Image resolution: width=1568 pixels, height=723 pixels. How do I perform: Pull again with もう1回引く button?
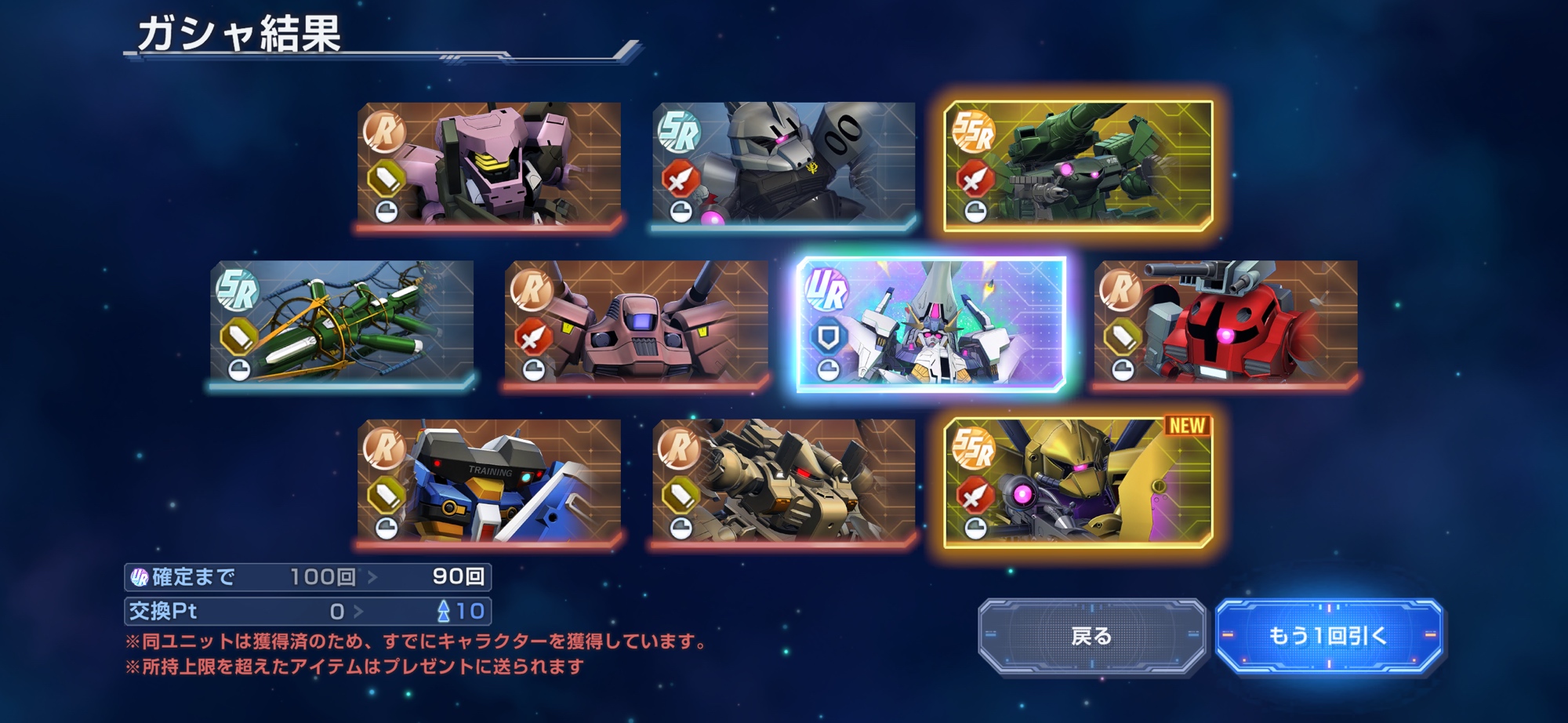click(x=1328, y=636)
